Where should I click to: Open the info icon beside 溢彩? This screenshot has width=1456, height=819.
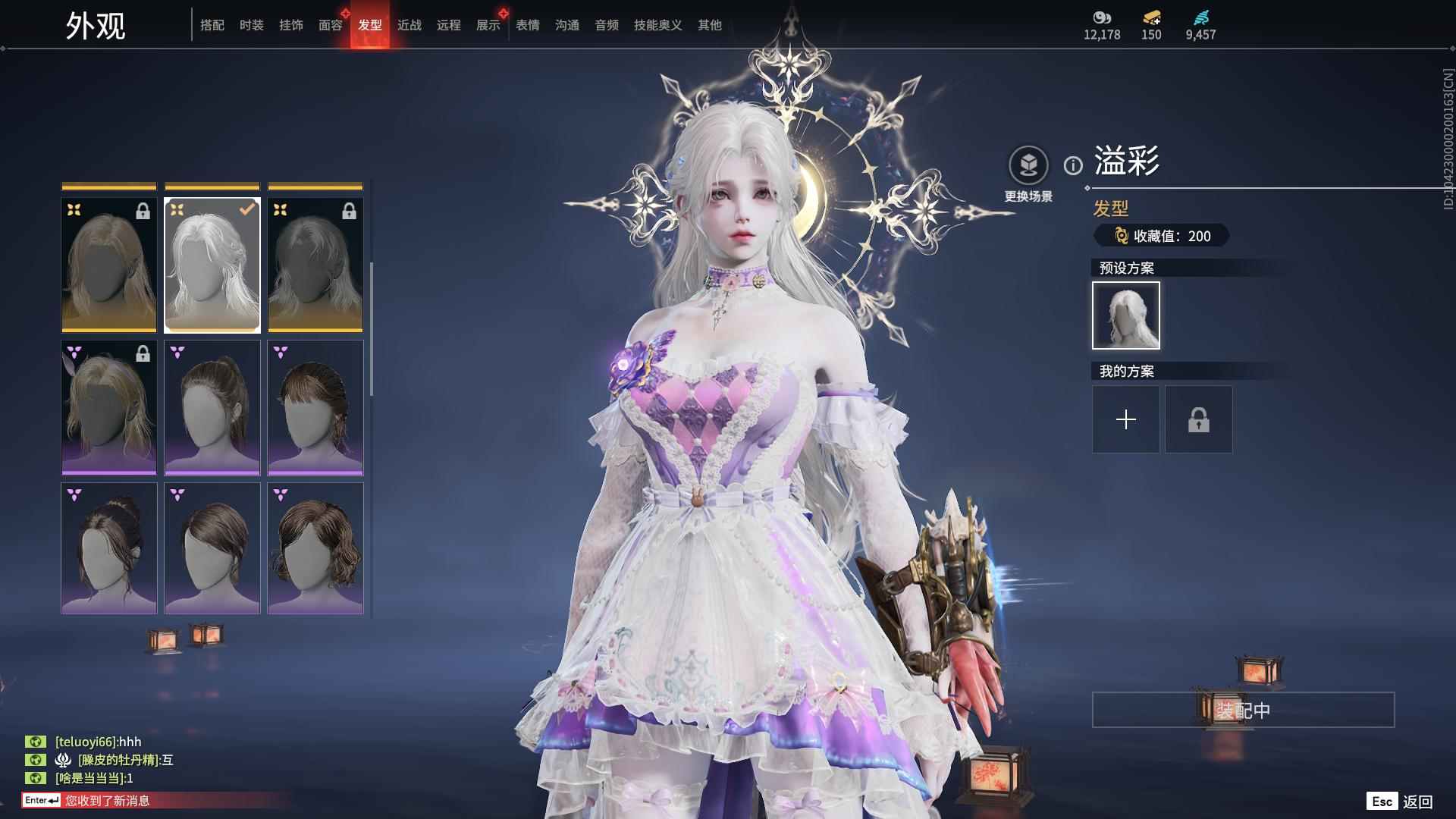1073,165
